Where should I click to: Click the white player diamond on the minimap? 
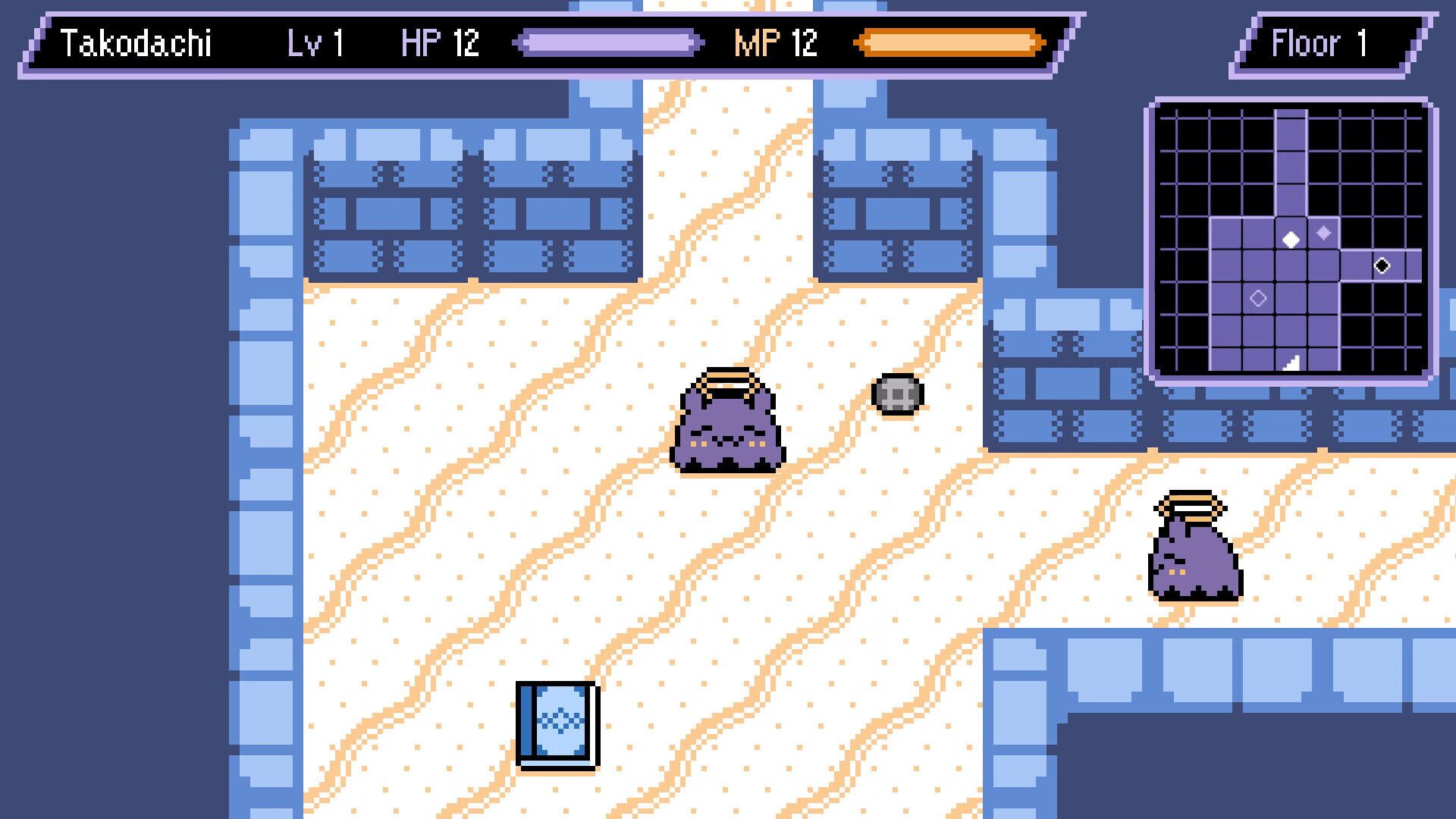tap(1291, 240)
